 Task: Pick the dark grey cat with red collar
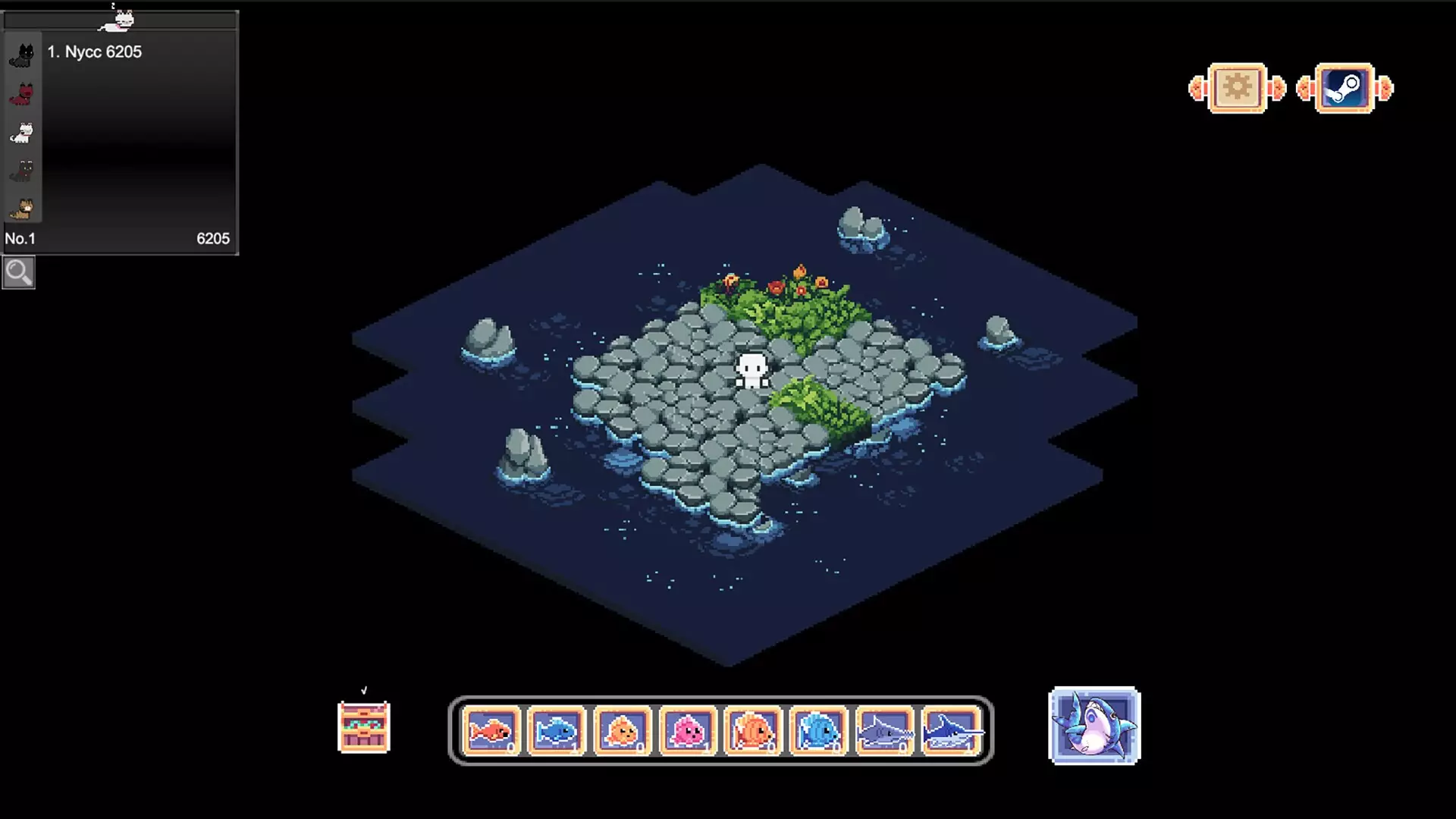tap(23, 171)
